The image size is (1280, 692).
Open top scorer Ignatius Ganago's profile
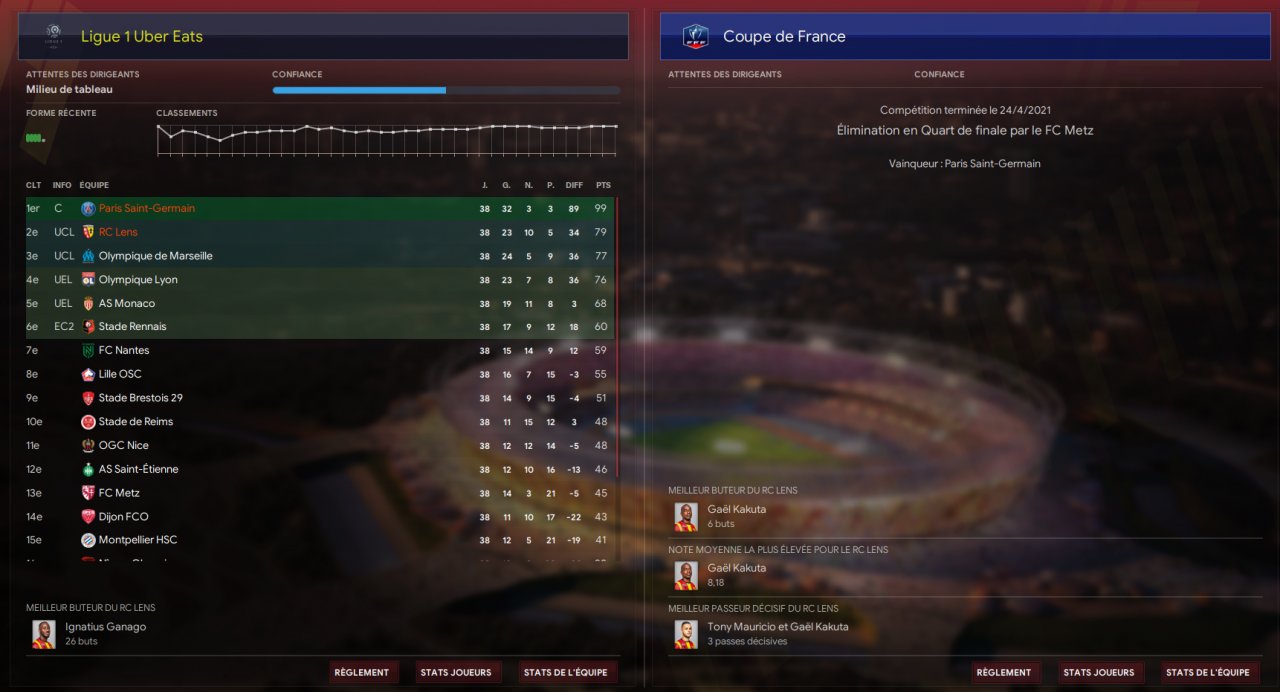click(105, 627)
